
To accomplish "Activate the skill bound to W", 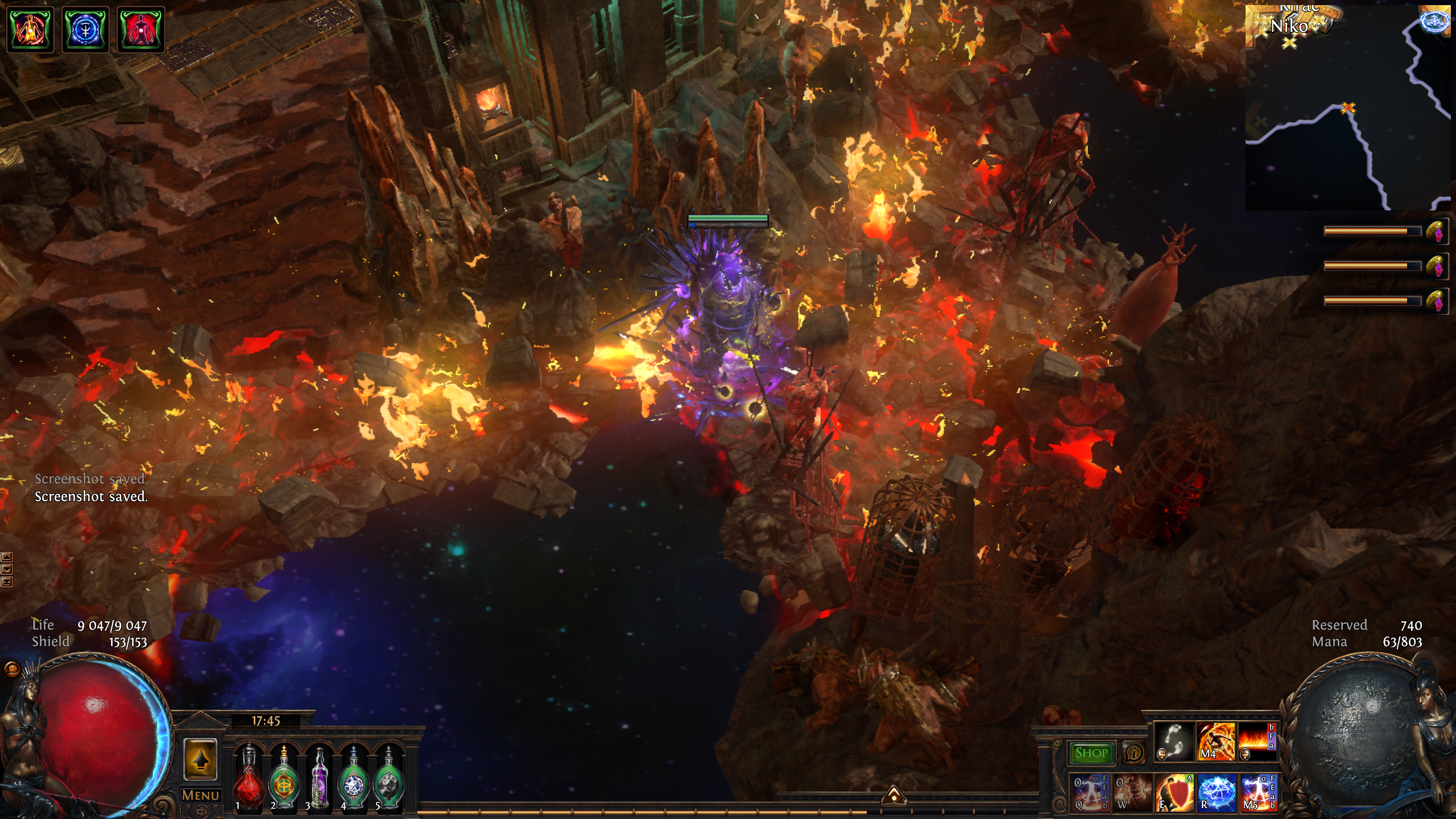I will click(1132, 792).
